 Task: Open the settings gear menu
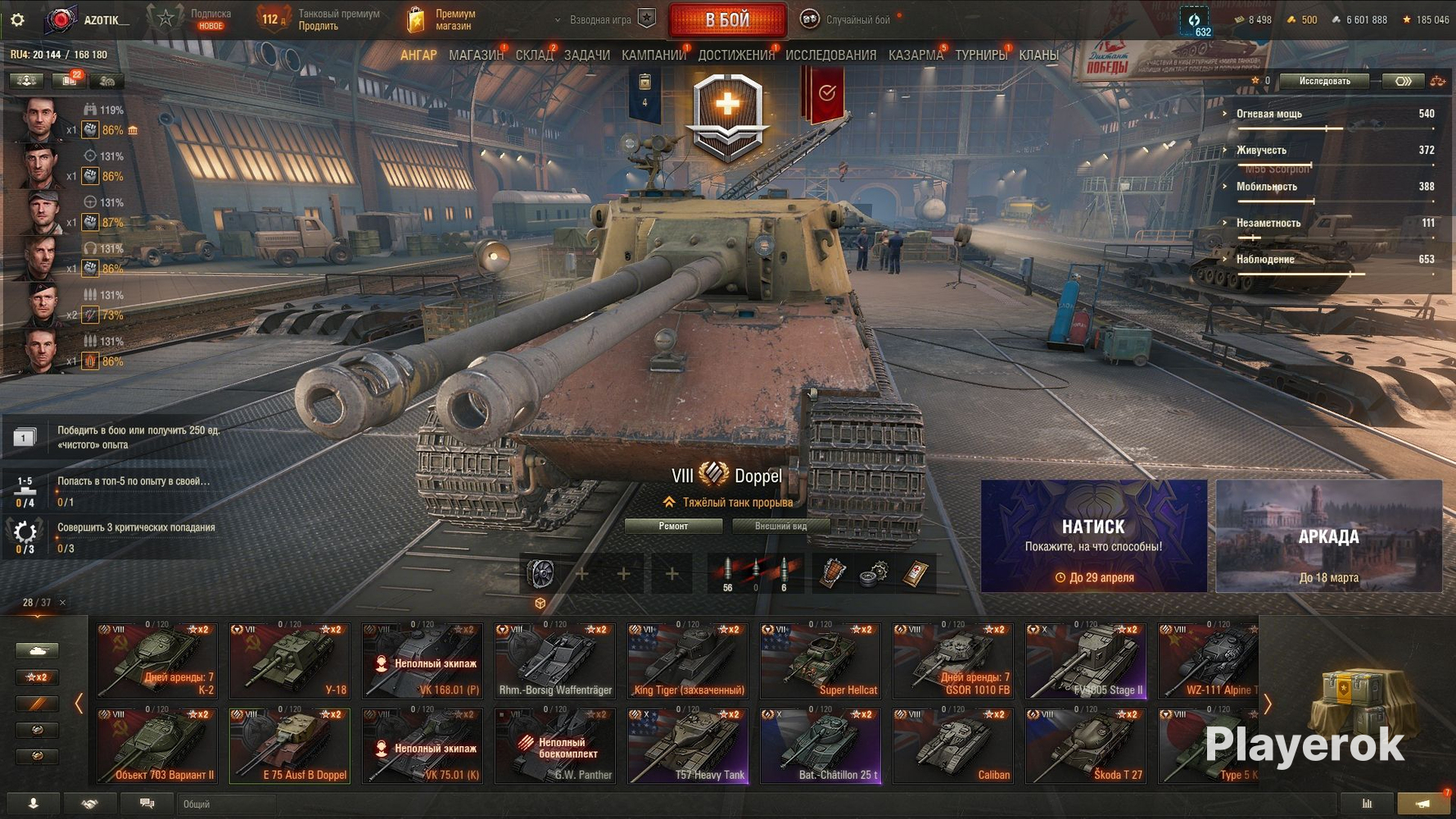click(17, 20)
